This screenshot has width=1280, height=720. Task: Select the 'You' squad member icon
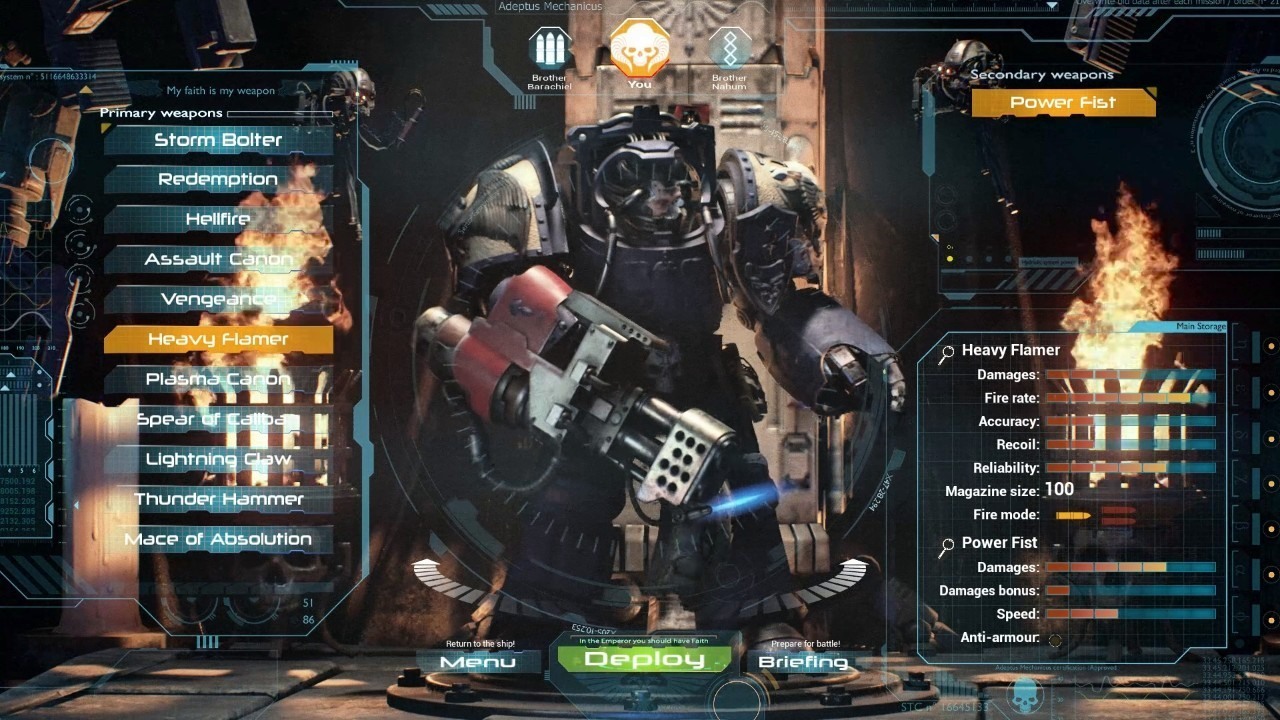tap(639, 48)
